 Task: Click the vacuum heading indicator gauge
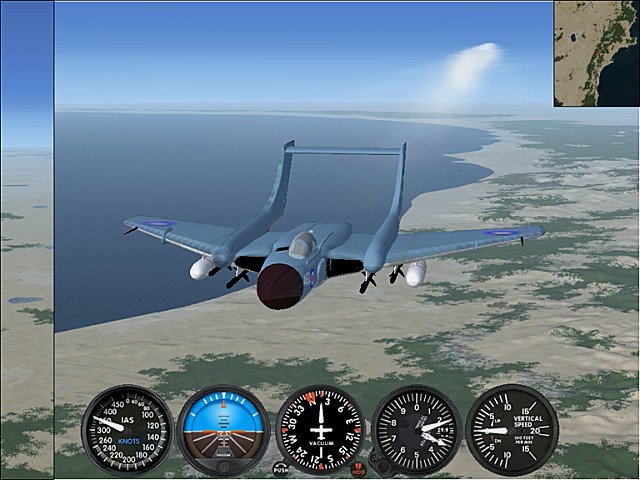[x=320, y=430]
